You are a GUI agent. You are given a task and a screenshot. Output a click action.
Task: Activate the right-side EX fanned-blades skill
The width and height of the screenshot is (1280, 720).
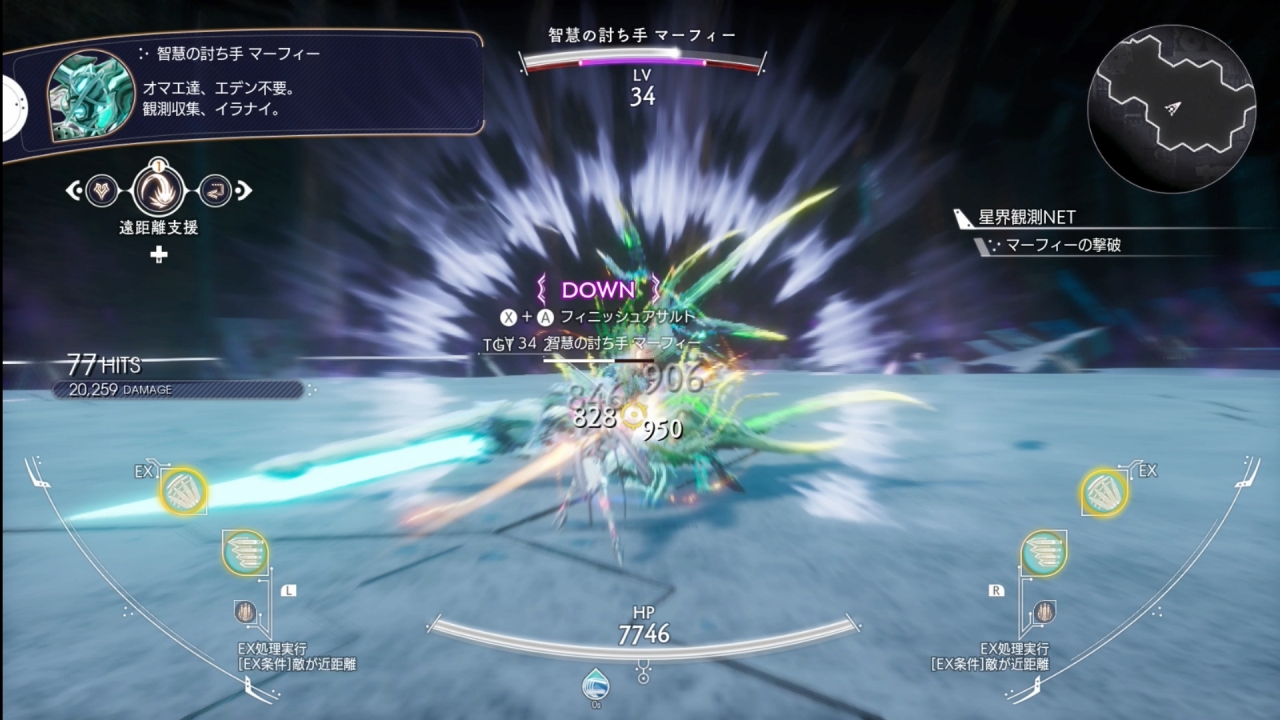[1104, 491]
